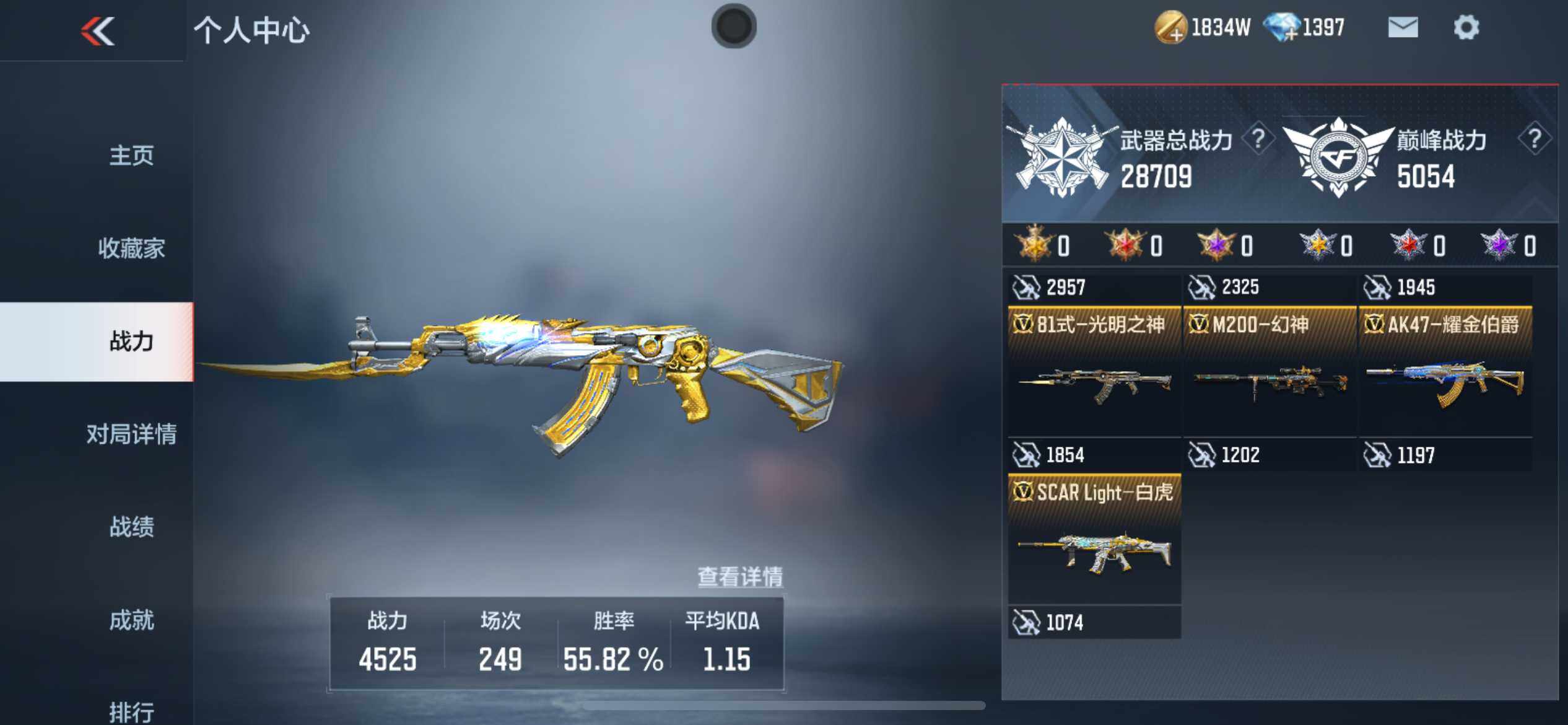Select the SCAR Light-白虎 weapon card
The width and height of the screenshot is (1568, 725).
(x=1094, y=539)
